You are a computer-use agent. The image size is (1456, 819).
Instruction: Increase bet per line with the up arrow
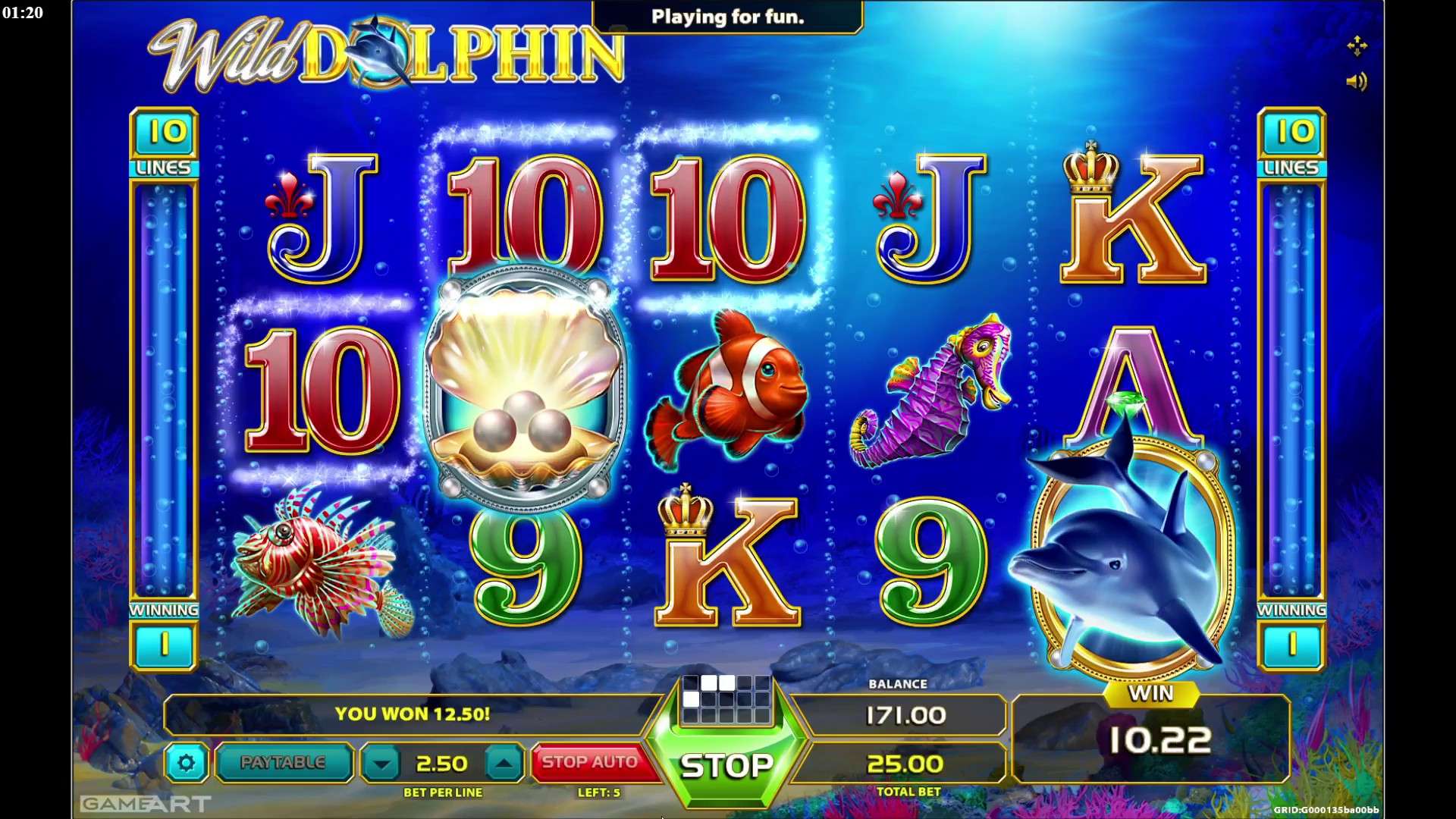point(504,761)
